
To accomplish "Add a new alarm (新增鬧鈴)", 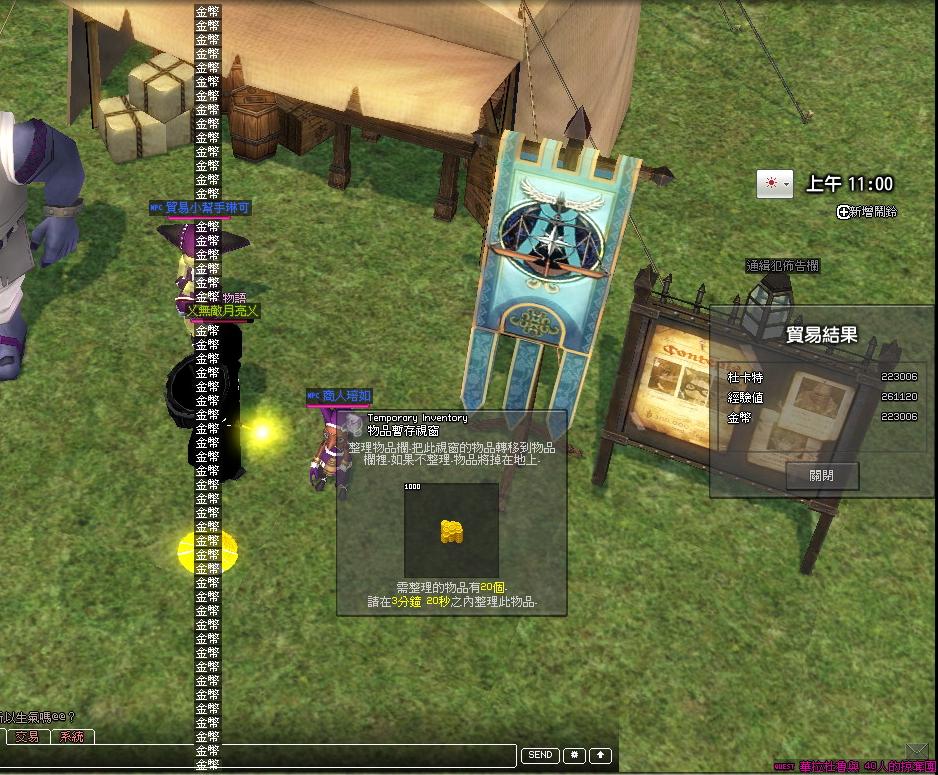I will coord(868,211).
